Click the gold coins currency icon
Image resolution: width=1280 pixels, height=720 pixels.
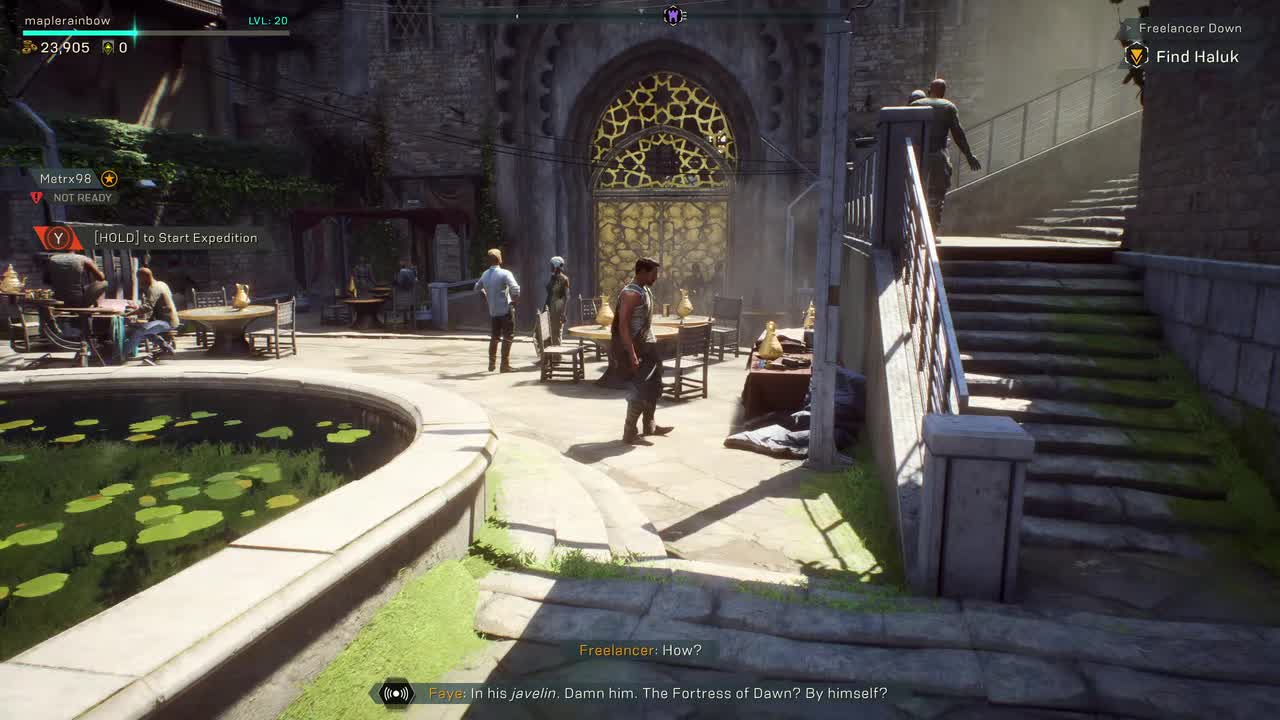tap(28, 47)
